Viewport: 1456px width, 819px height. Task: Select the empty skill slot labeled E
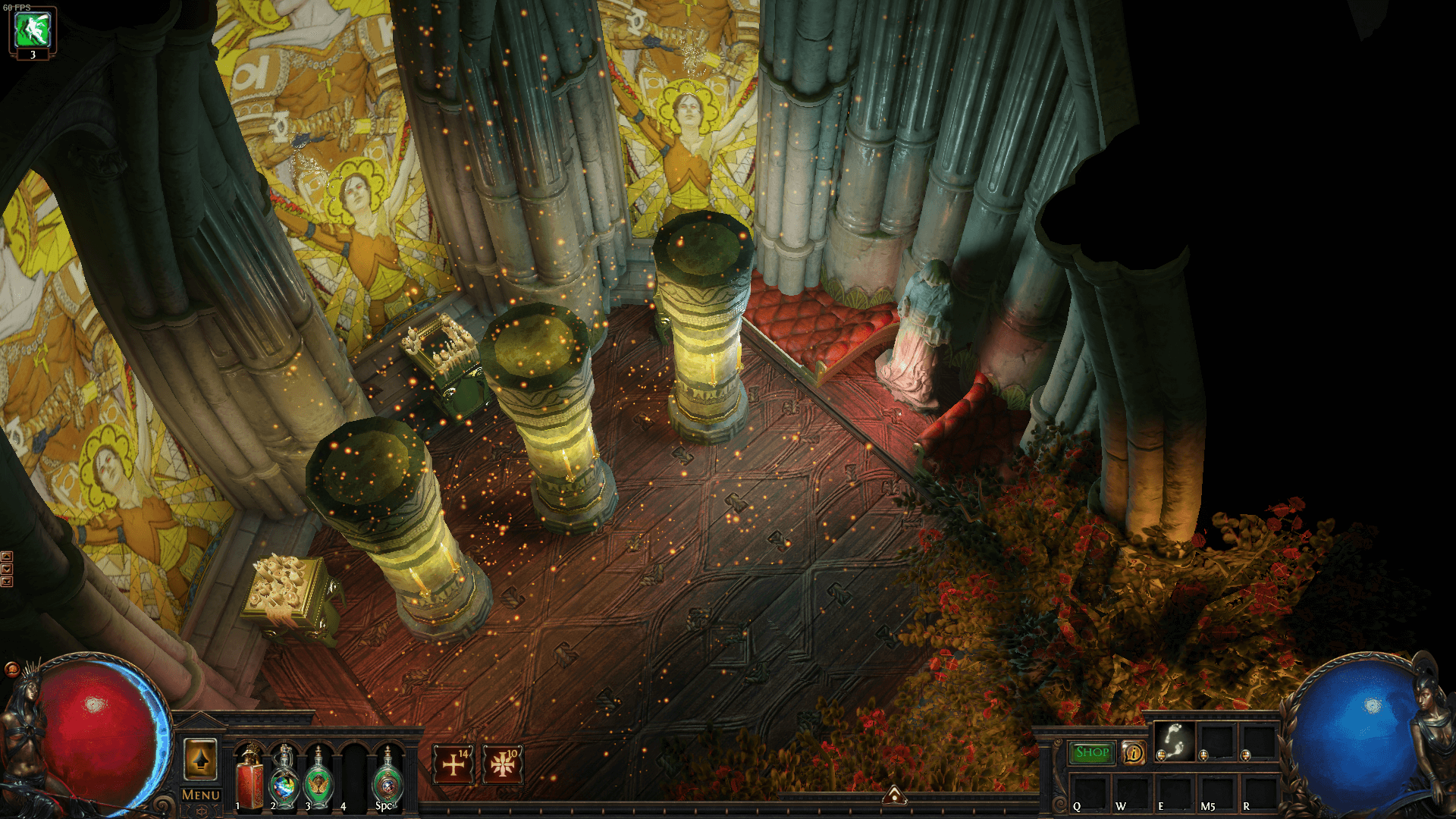click(x=1175, y=792)
